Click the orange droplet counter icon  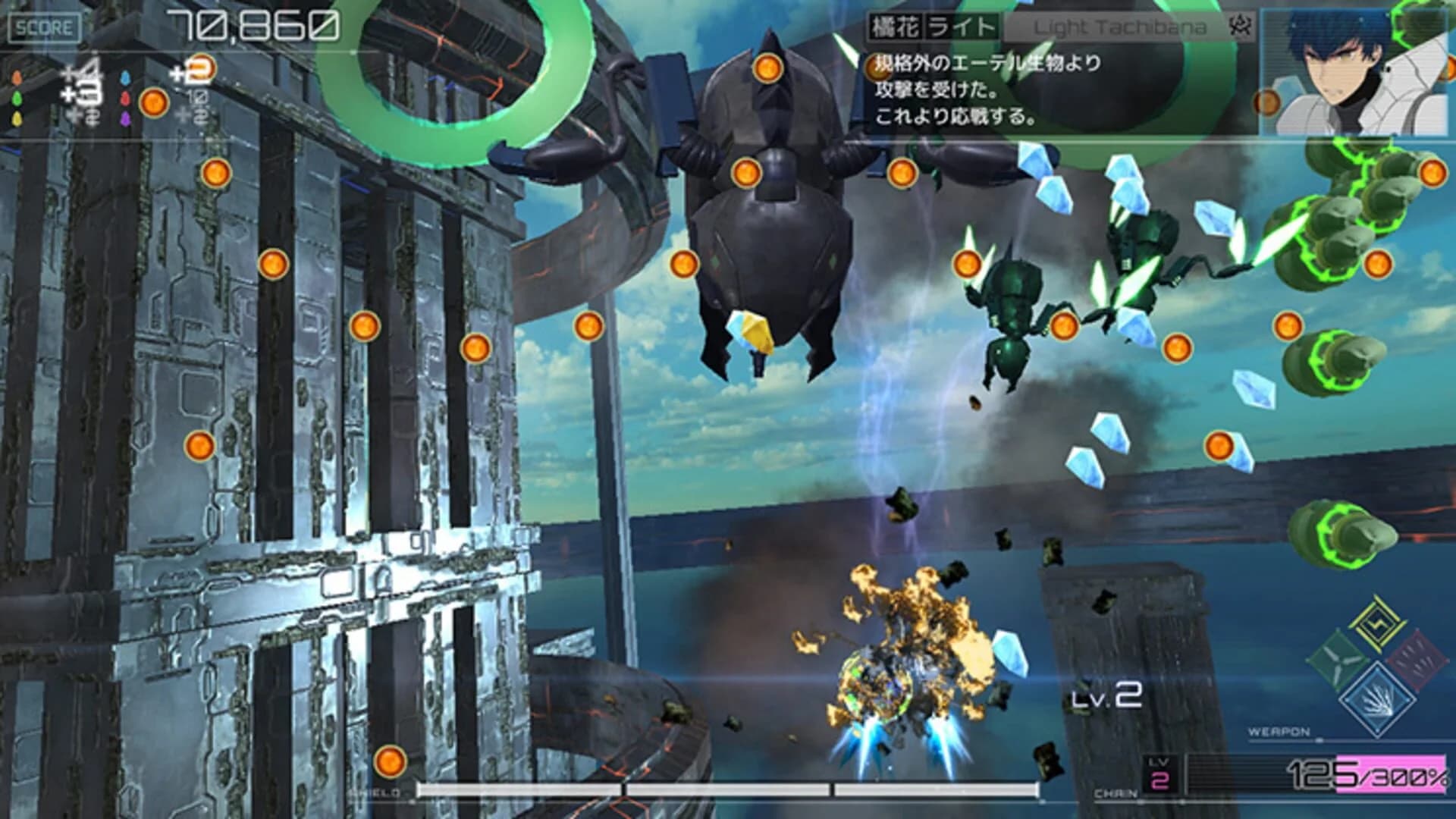click(x=17, y=76)
